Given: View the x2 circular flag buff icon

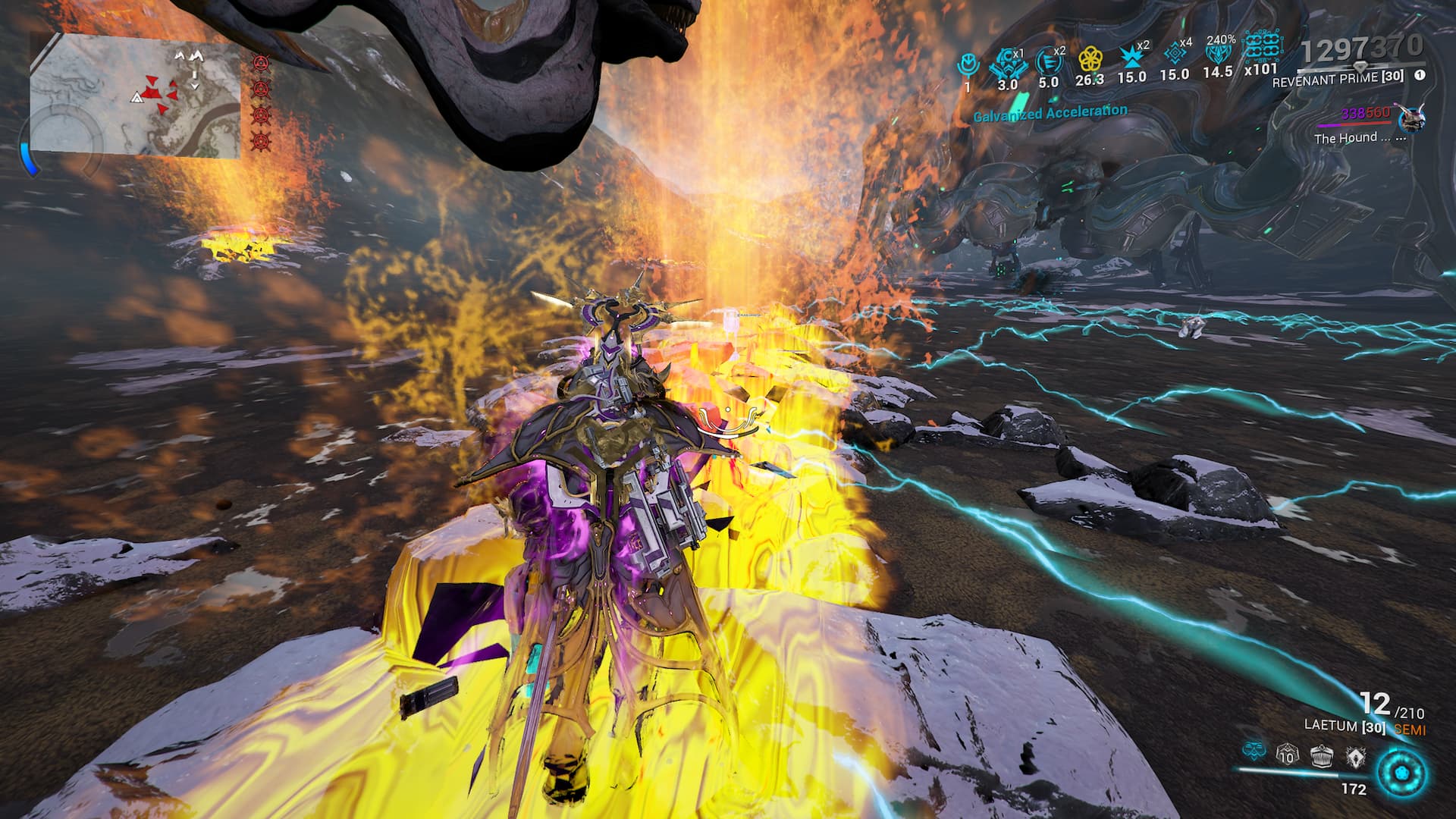Looking at the screenshot, I should tap(1048, 60).
